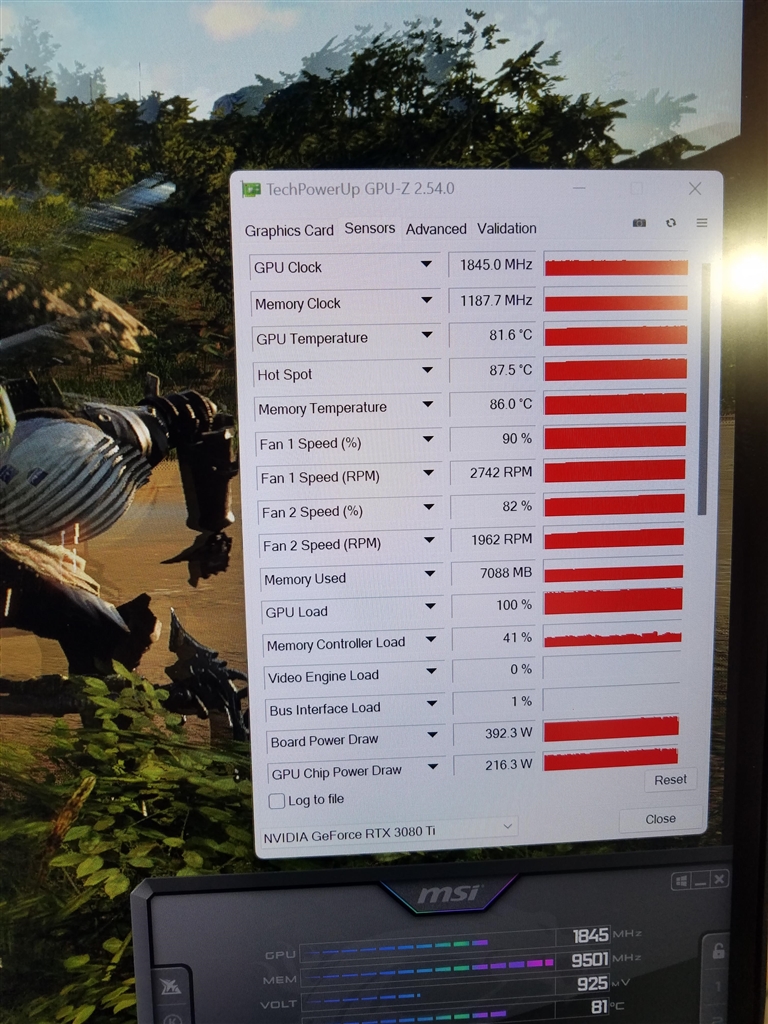Close the GPU-Z window with the Close button

[x=660, y=819]
